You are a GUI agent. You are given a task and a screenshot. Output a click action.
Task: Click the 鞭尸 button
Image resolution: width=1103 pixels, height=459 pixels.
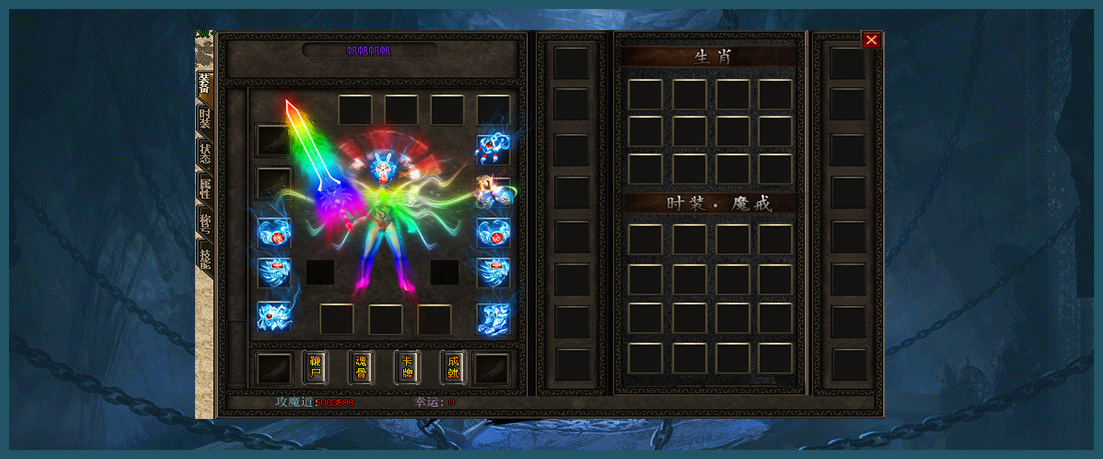click(x=315, y=367)
